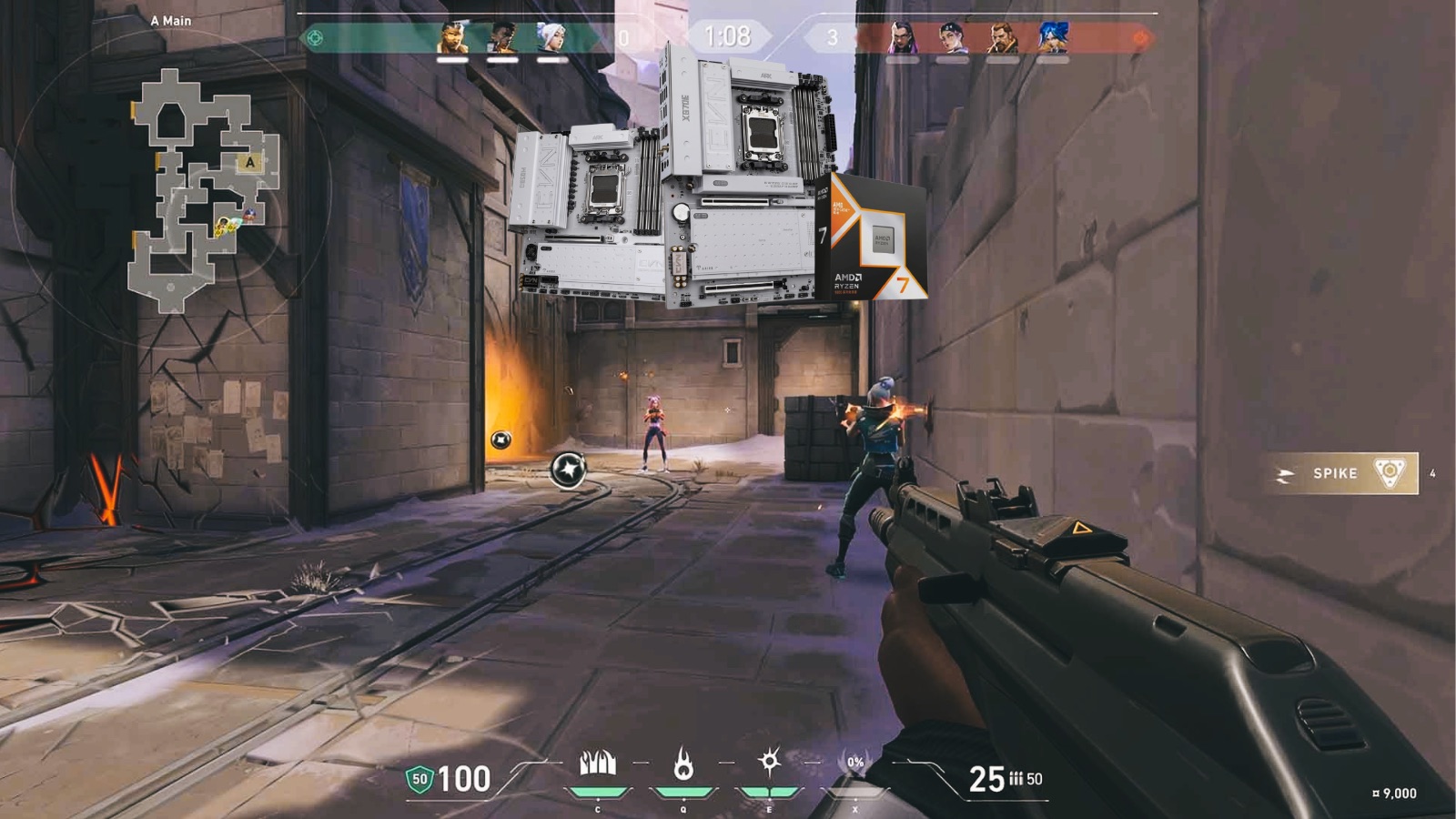Select the ultimate ability icon at 0%
1456x819 pixels.
pyautogui.click(x=854, y=764)
